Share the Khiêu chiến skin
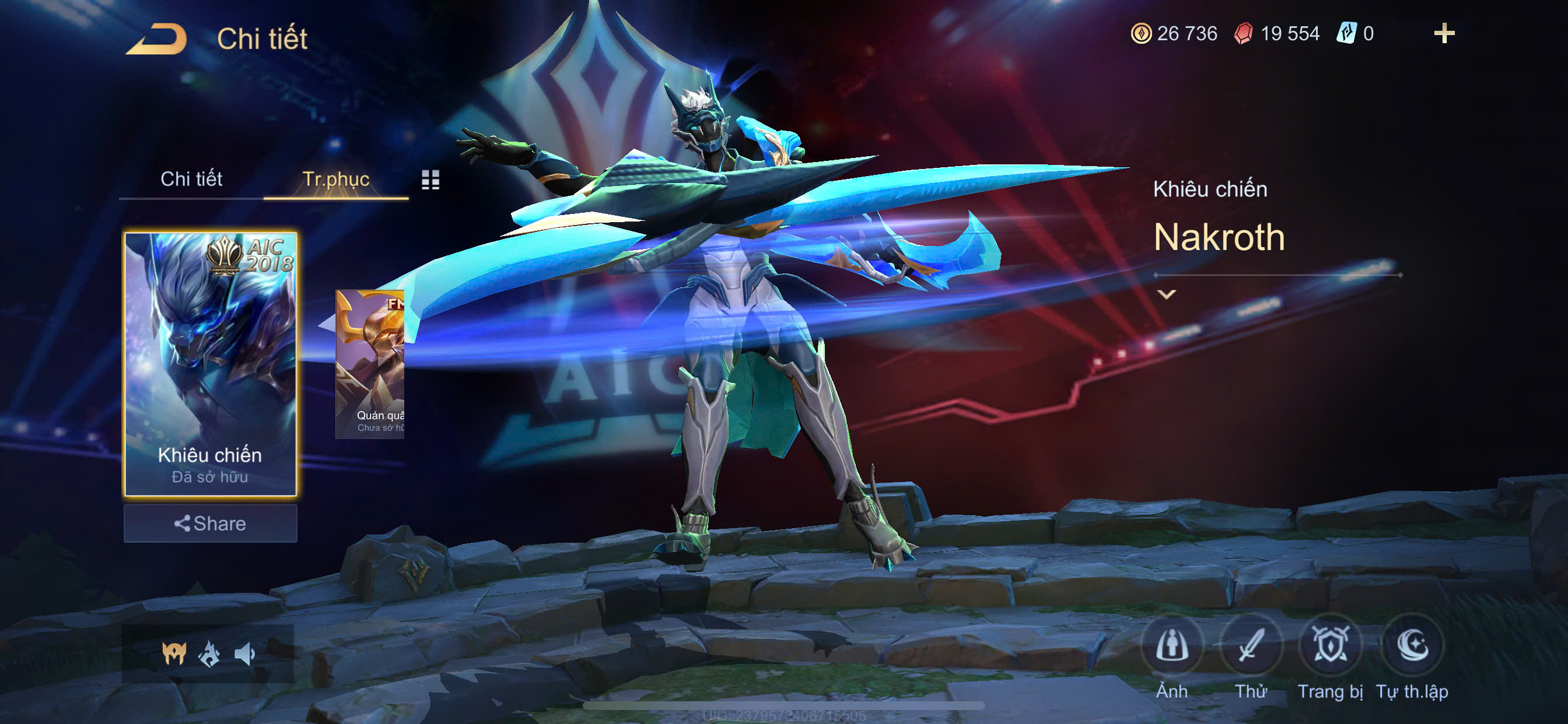Image resolution: width=1568 pixels, height=724 pixels. 210,523
